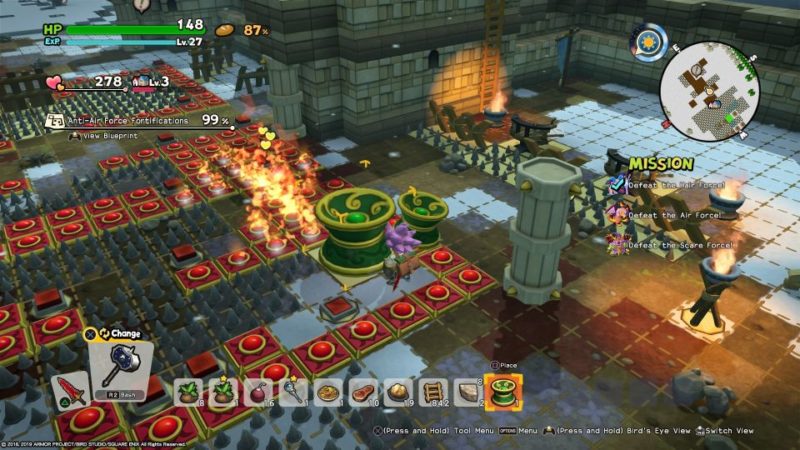
Task: Click the sun time-of-day indicator
Action: tap(648, 41)
